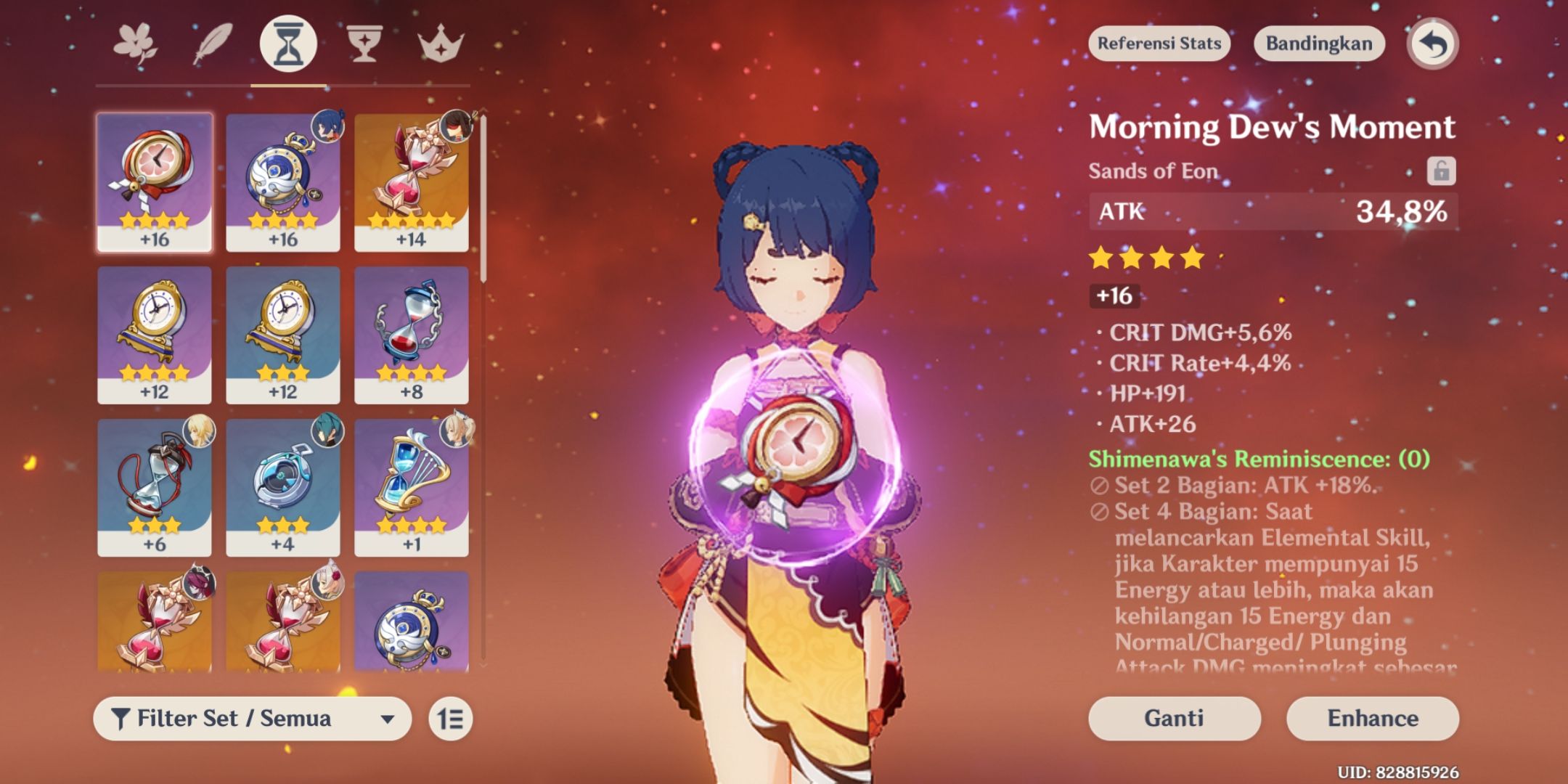Viewport: 1568px width, 784px height.
Task: Open the Bandingkan comparison view
Action: point(1318,44)
